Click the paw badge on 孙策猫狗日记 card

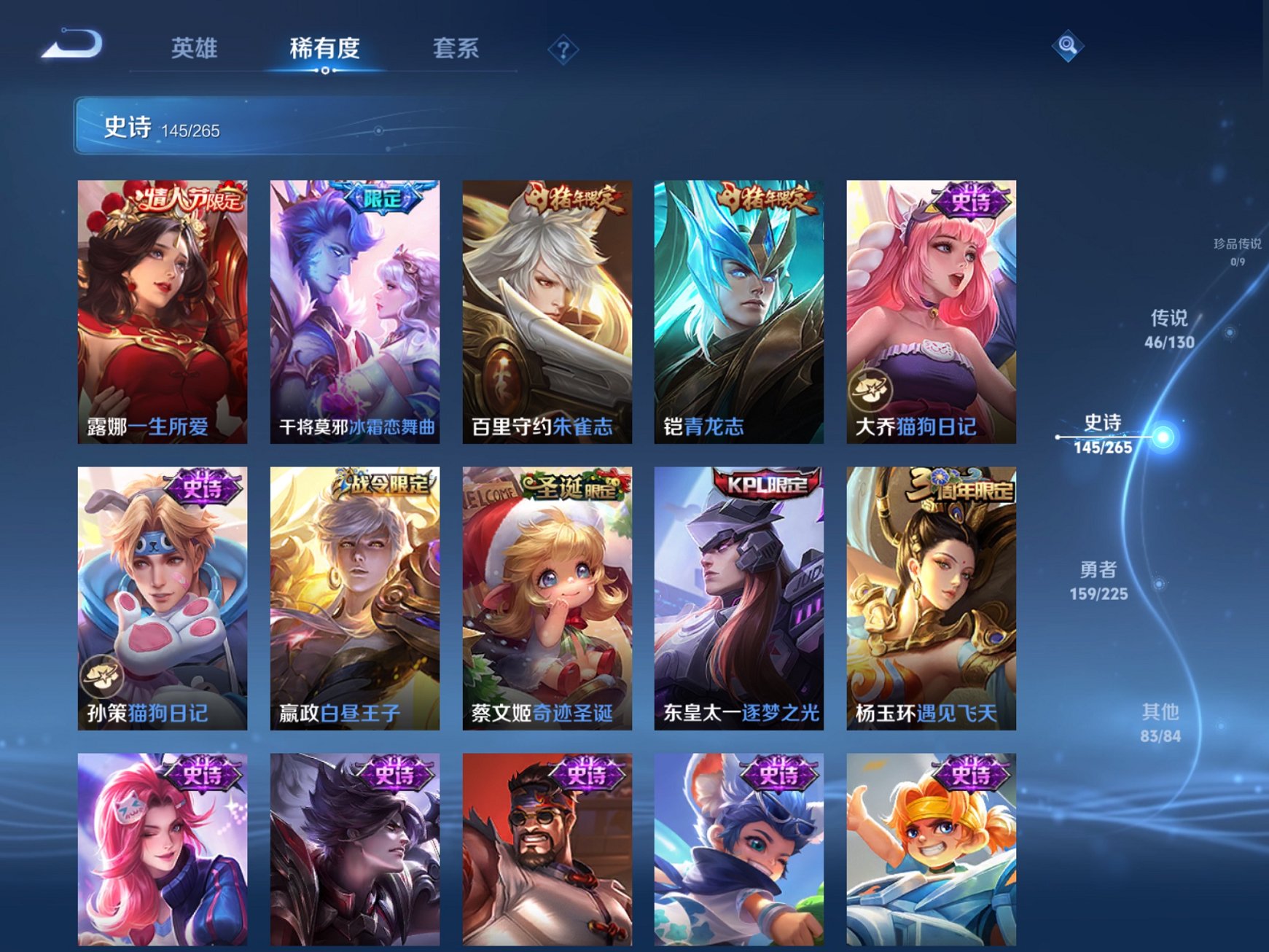pyautogui.click(x=104, y=678)
